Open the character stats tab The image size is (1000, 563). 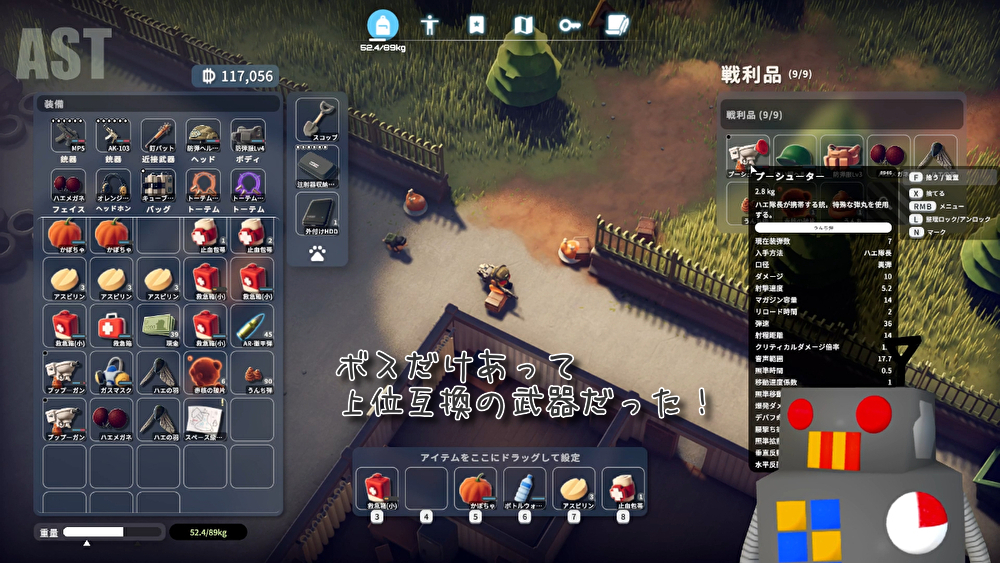[x=430, y=25]
